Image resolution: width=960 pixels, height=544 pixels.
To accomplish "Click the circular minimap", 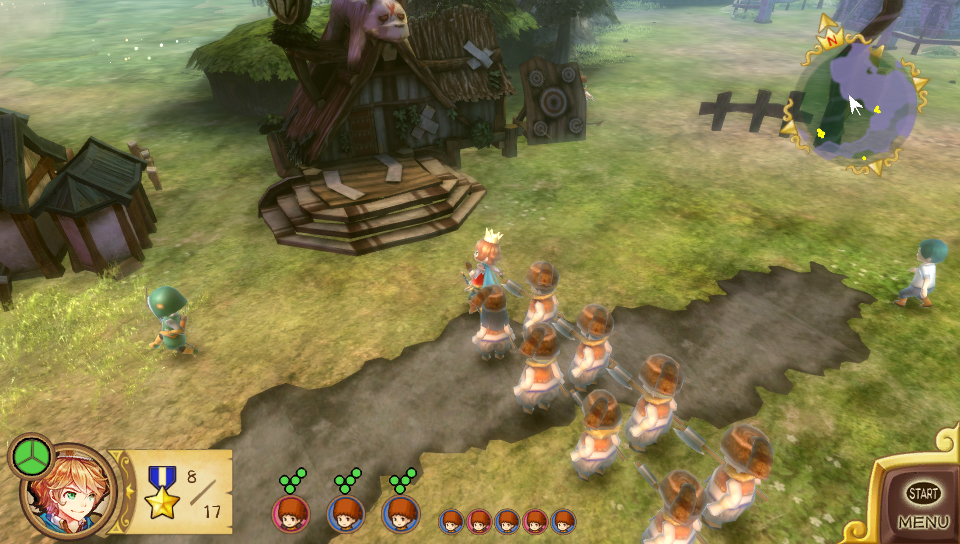I will coord(856,103).
